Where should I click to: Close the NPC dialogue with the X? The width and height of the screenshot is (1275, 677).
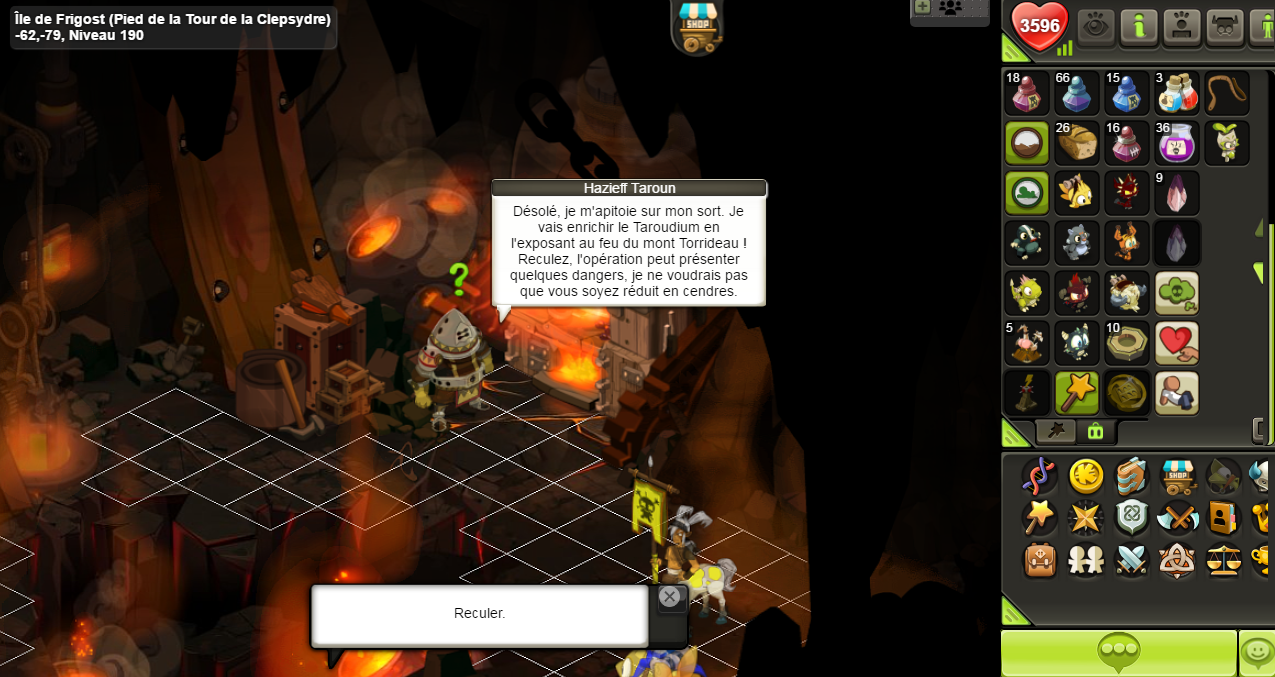coord(670,597)
